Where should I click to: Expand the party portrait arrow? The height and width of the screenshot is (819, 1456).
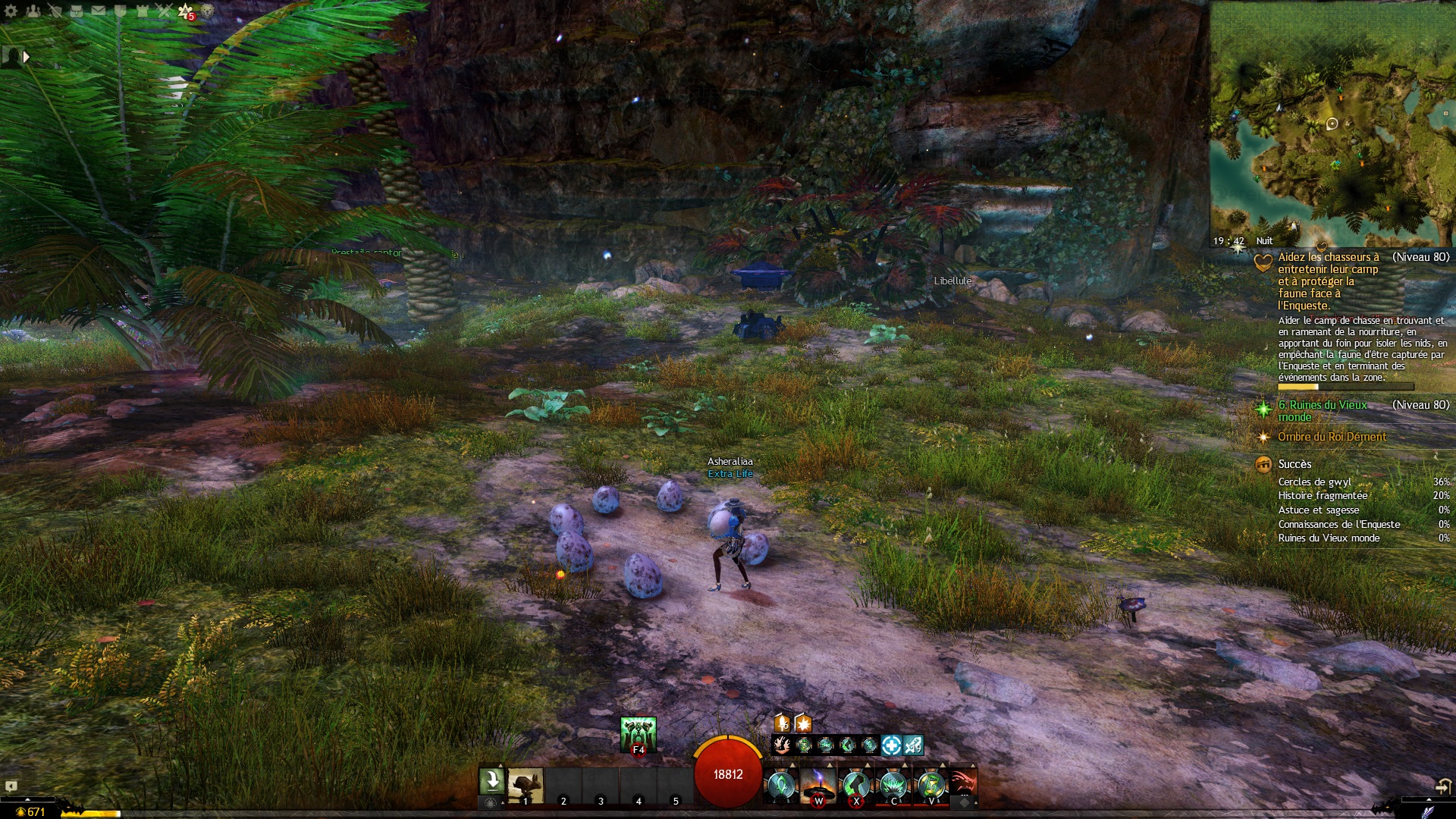pyautogui.click(x=27, y=57)
